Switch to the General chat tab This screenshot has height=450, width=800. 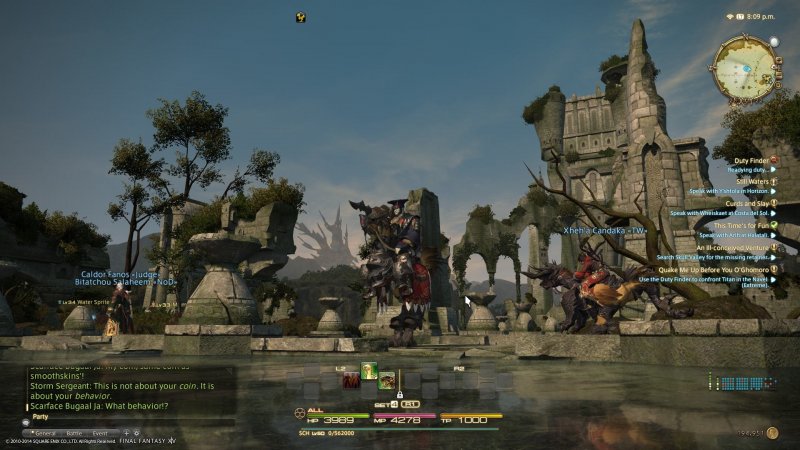[x=47, y=433]
